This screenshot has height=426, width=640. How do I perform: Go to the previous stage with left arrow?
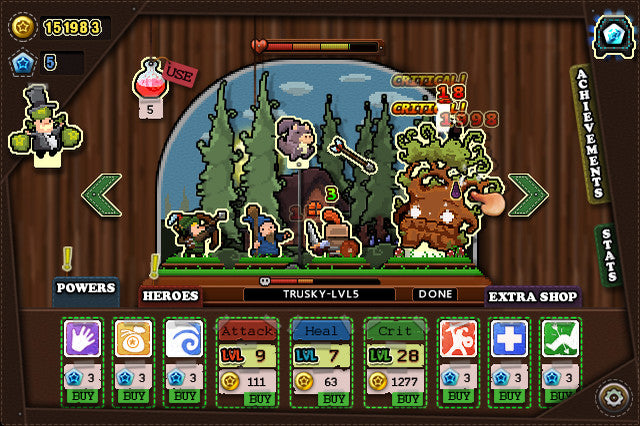point(101,194)
